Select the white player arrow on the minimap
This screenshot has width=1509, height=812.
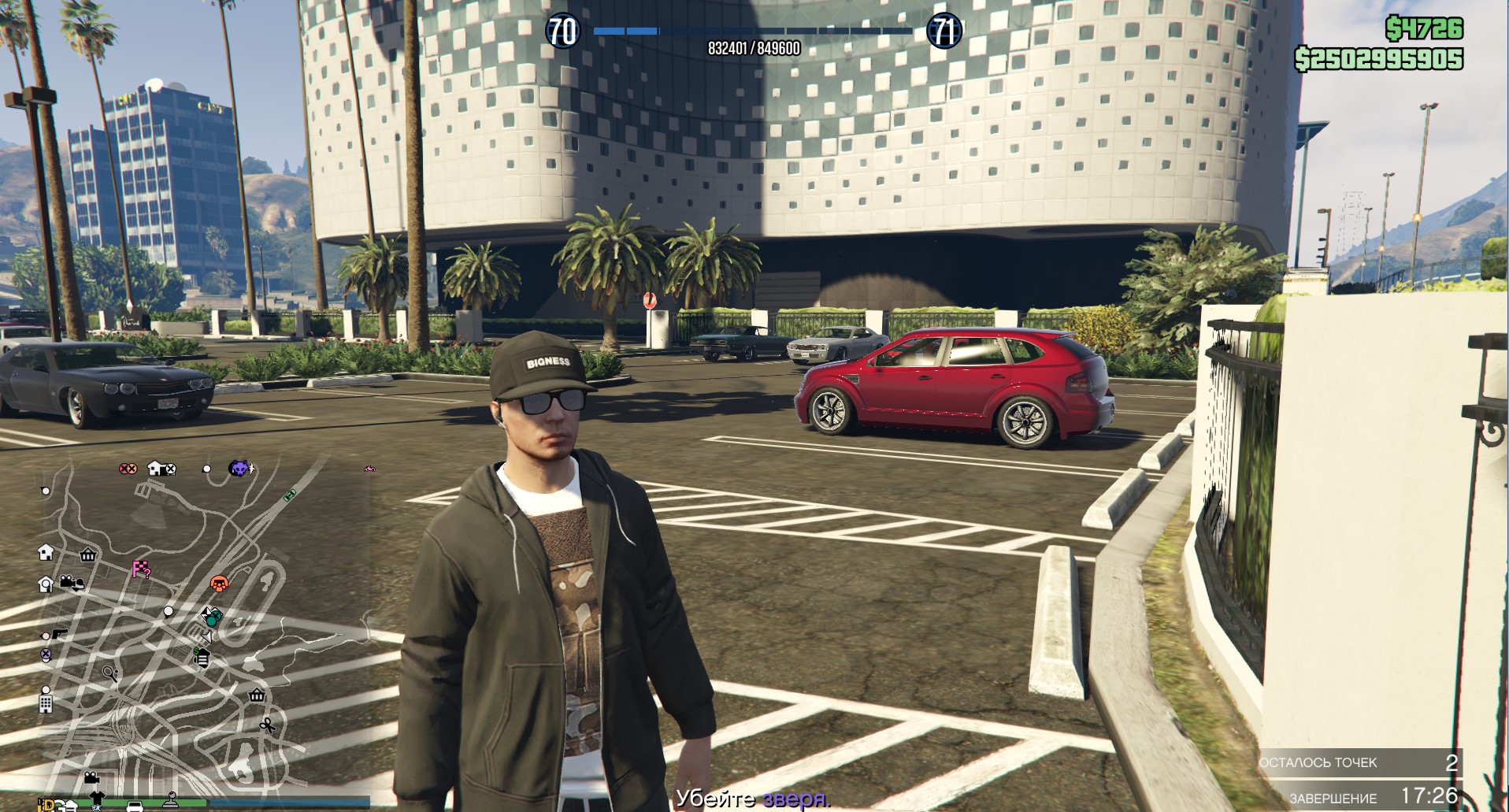[x=206, y=636]
